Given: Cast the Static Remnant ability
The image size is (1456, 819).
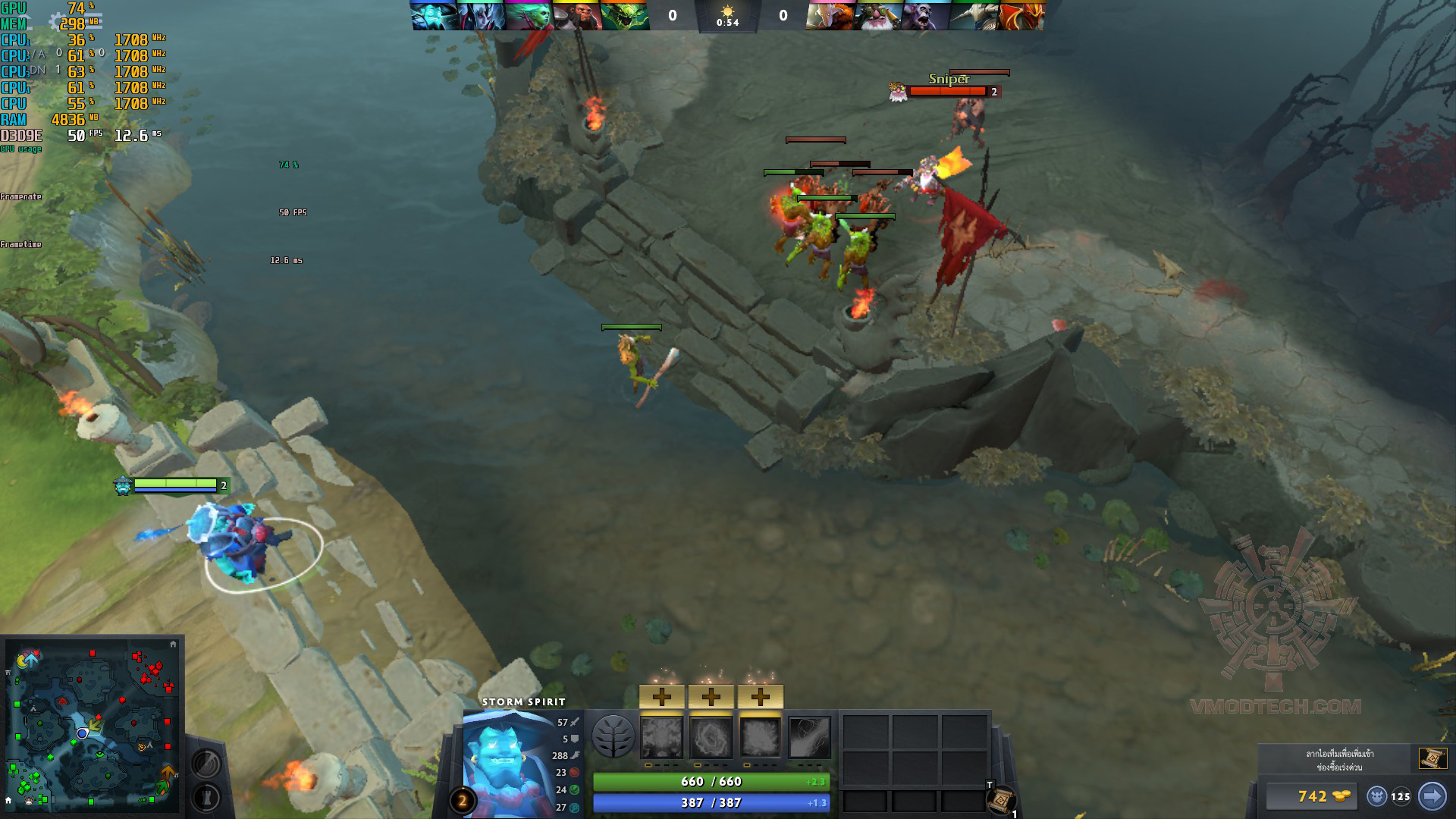Looking at the screenshot, I should click(x=661, y=737).
